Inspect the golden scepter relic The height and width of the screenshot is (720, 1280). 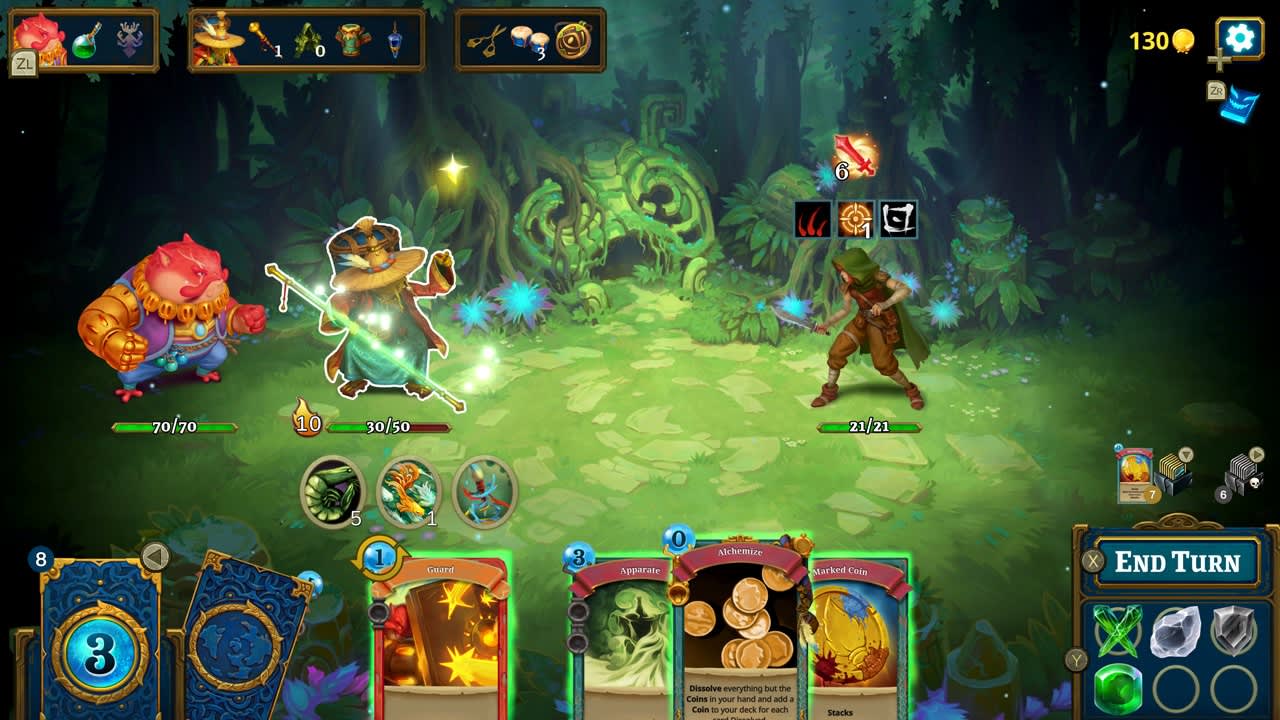tap(262, 38)
